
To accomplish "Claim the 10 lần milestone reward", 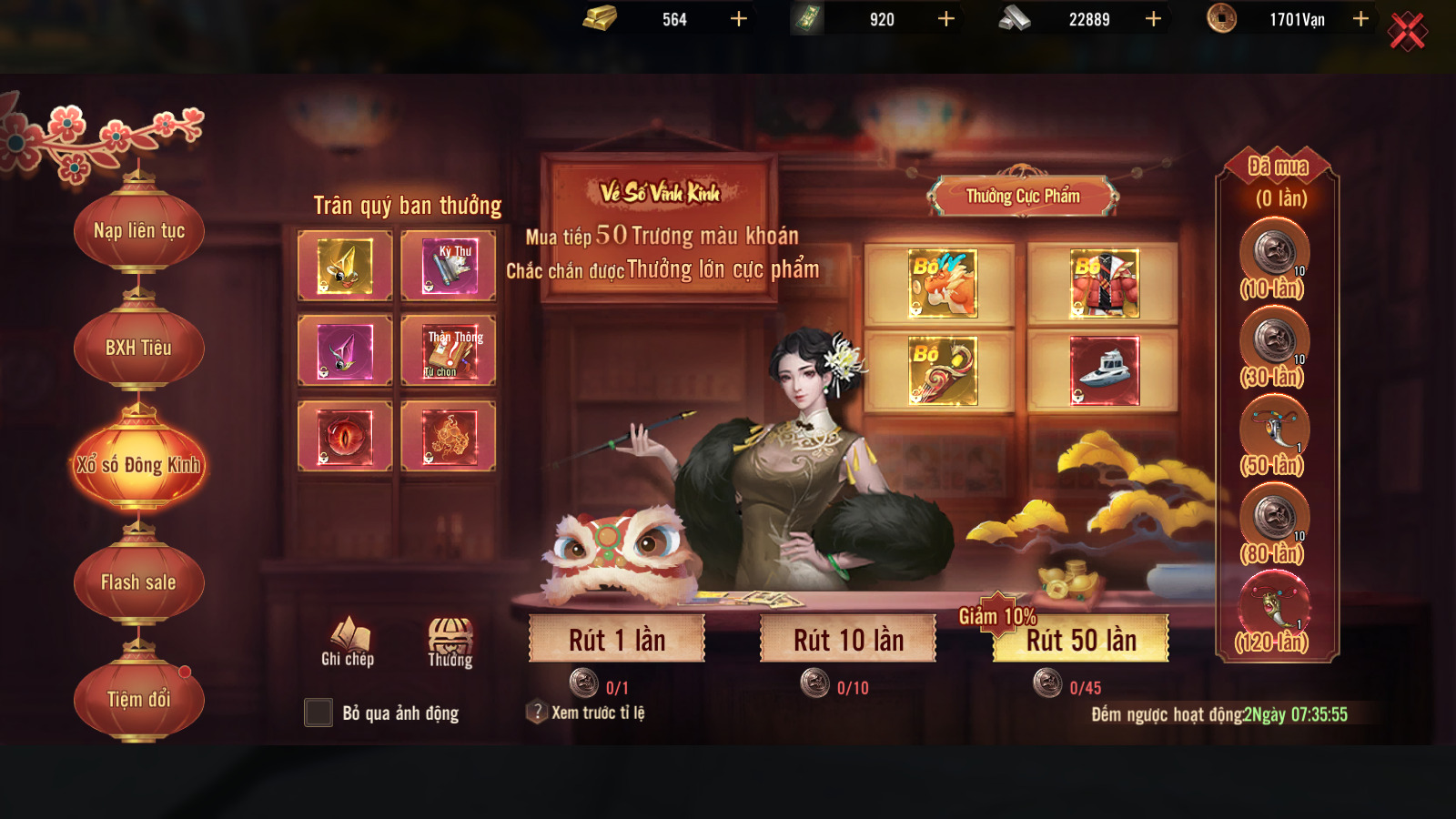I will pyautogui.click(x=1274, y=252).
